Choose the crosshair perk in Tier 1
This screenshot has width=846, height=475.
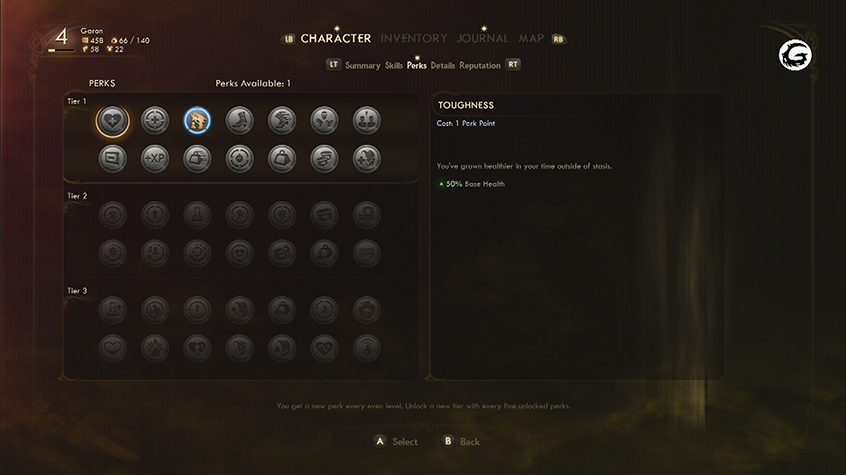coord(154,121)
